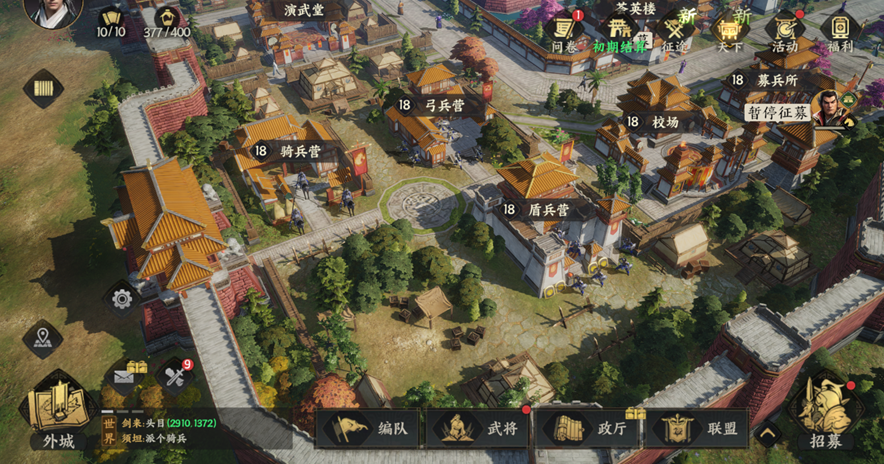
Task: Open the sword battle reports icon
Action: pyautogui.click(x=176, y=376)
